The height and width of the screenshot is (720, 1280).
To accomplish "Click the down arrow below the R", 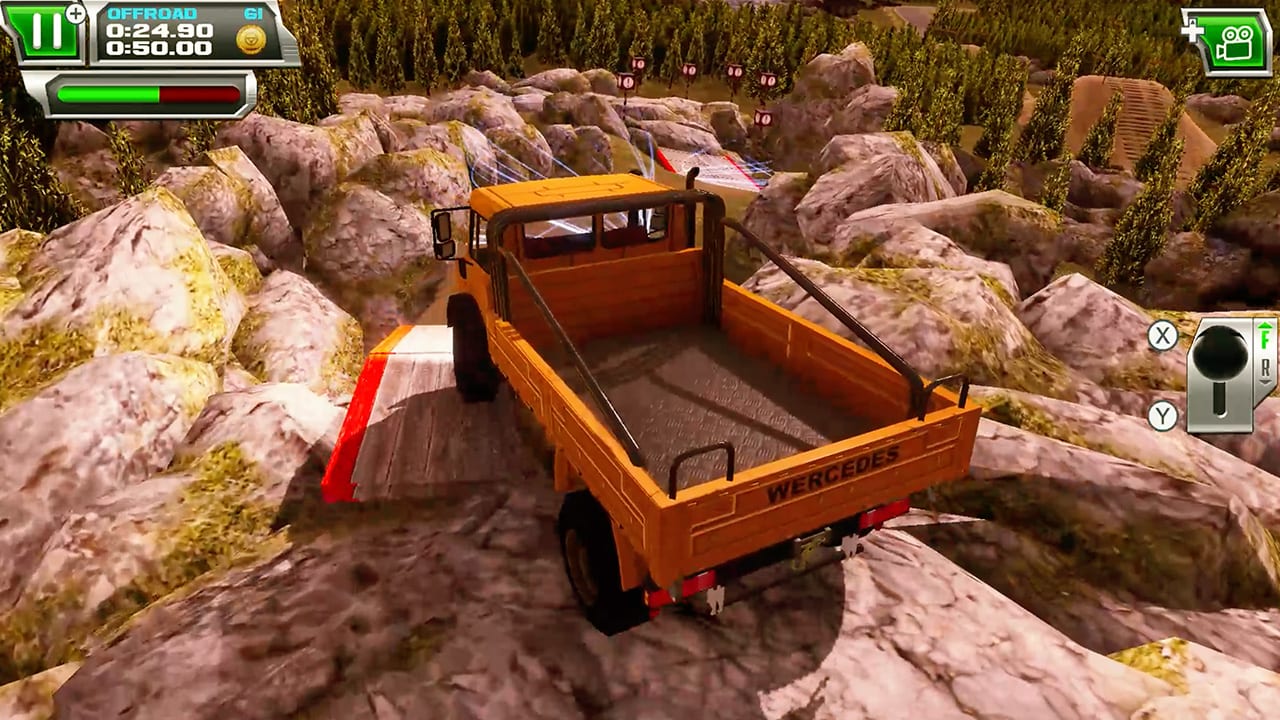I will [1265, 383].
